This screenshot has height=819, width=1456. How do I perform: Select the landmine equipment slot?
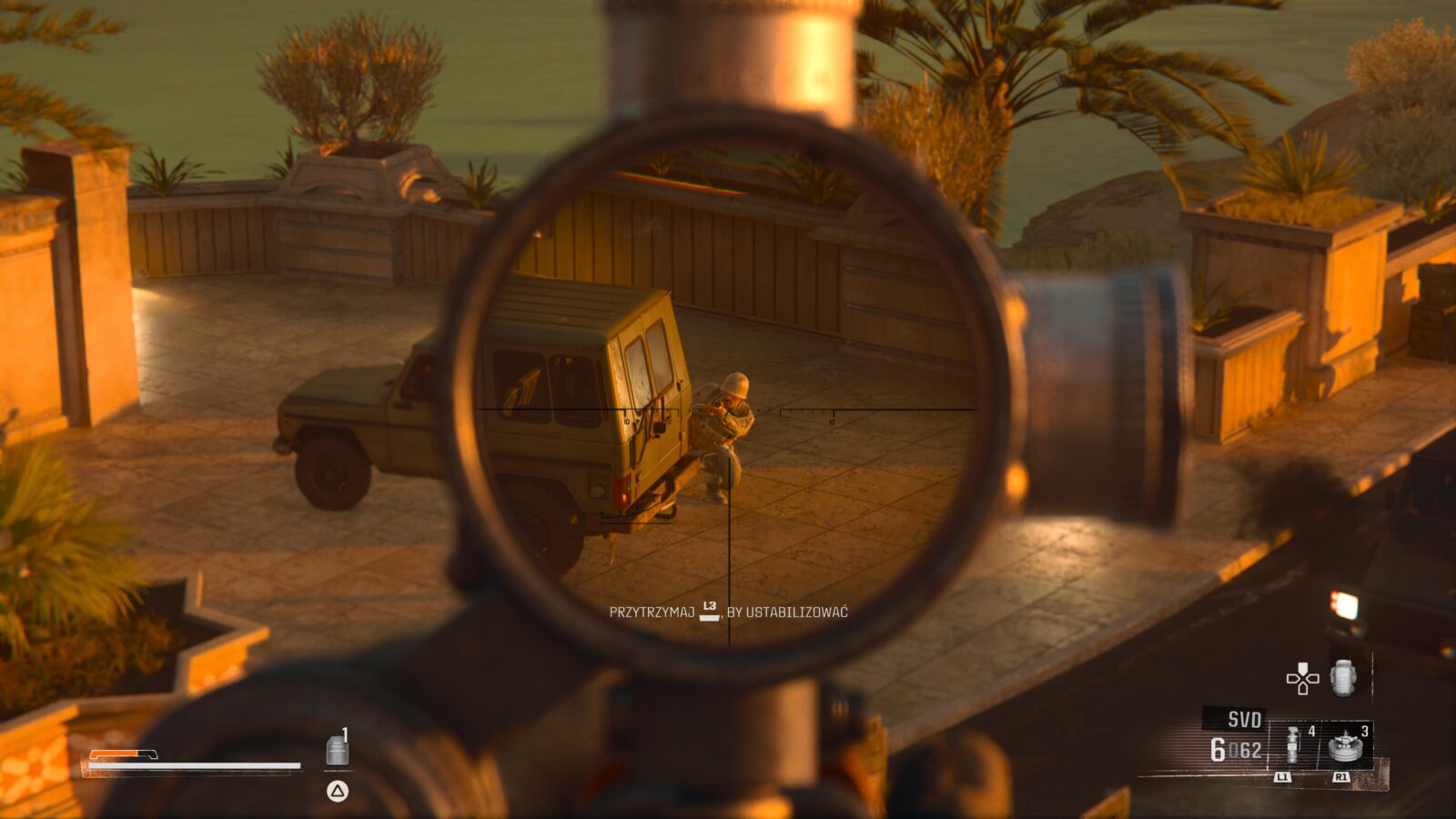click(x=1345, y=746)
